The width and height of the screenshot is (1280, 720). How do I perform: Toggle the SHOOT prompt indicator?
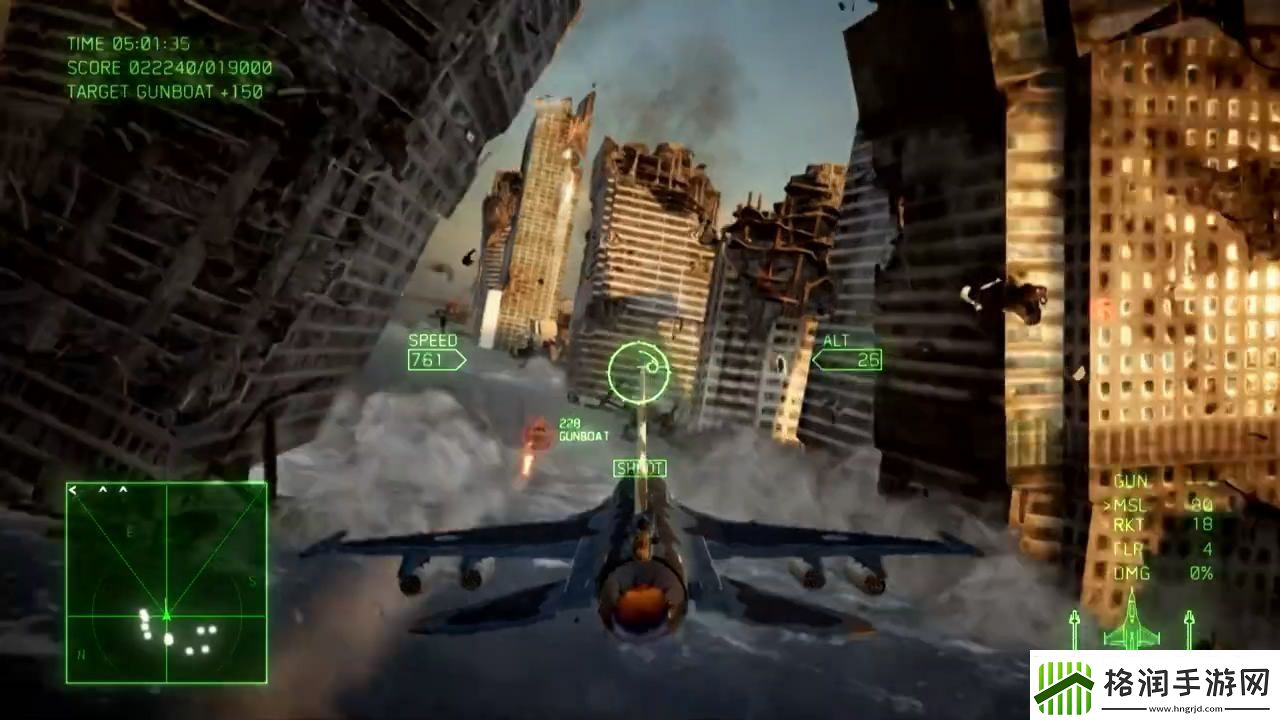point(640,467)
